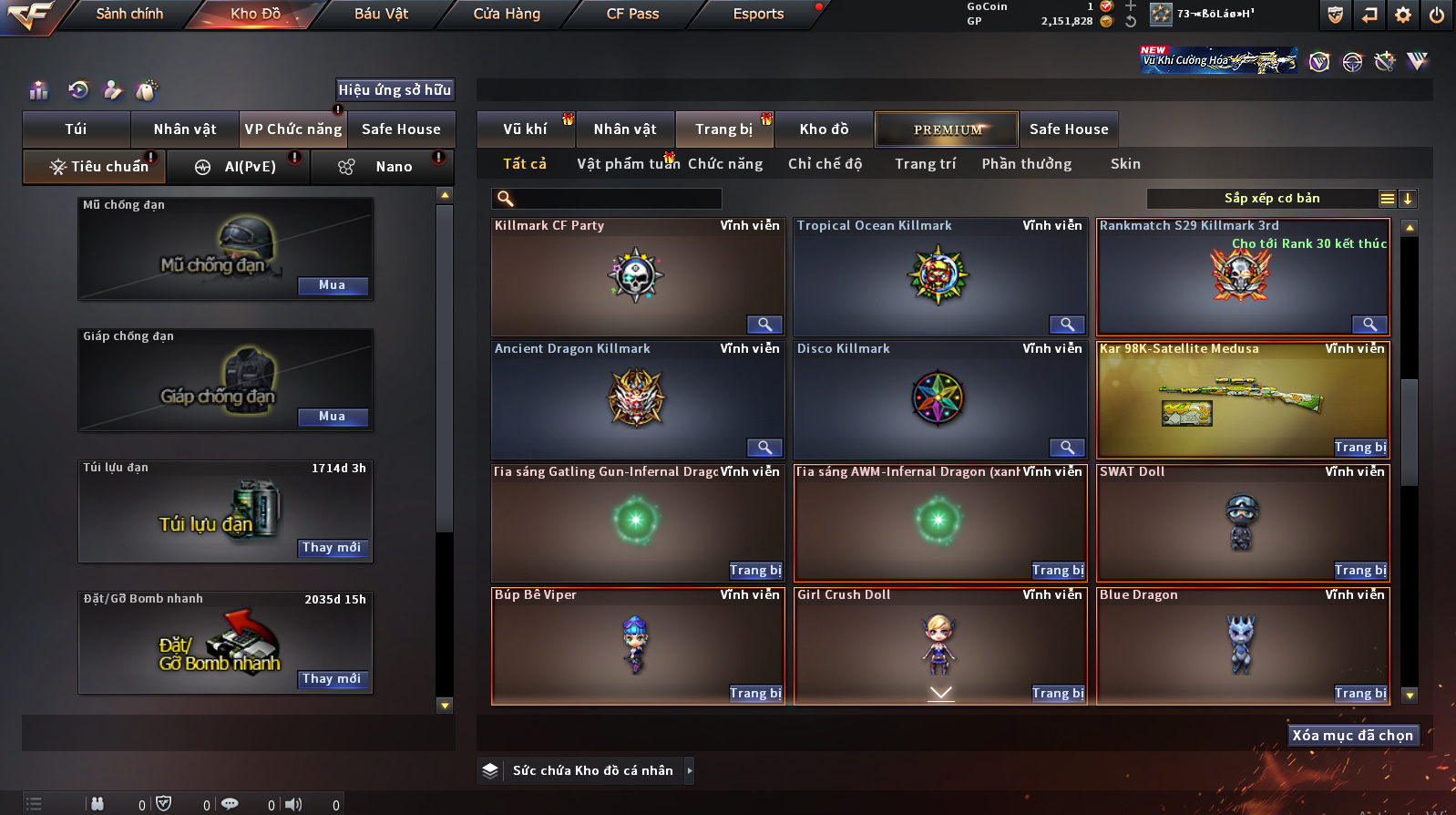
Task: Switch to the Esports tab
Action: pyautogui.click(x=758, y=14)
